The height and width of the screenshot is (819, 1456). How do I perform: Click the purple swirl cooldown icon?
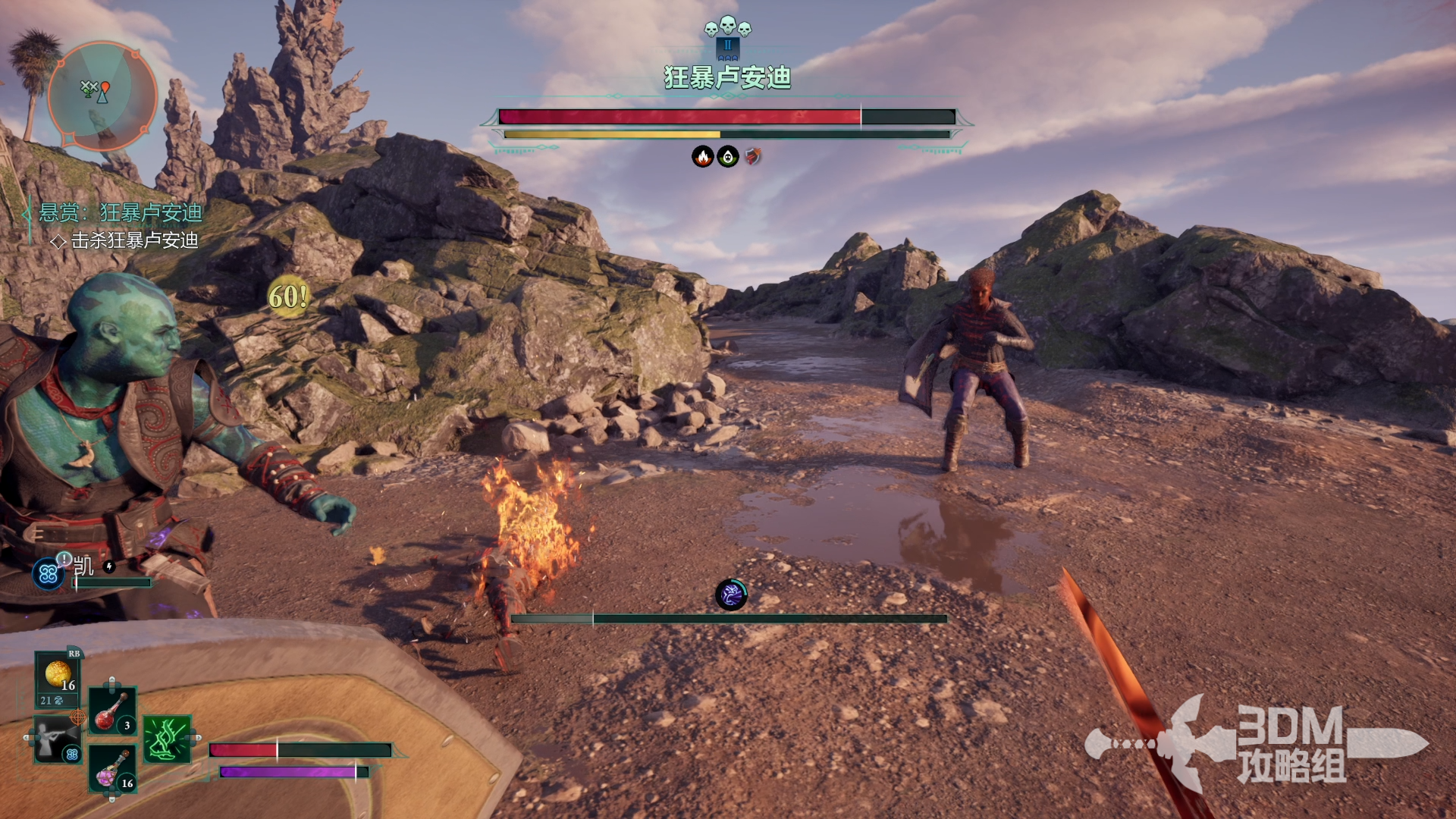(731, 595)
